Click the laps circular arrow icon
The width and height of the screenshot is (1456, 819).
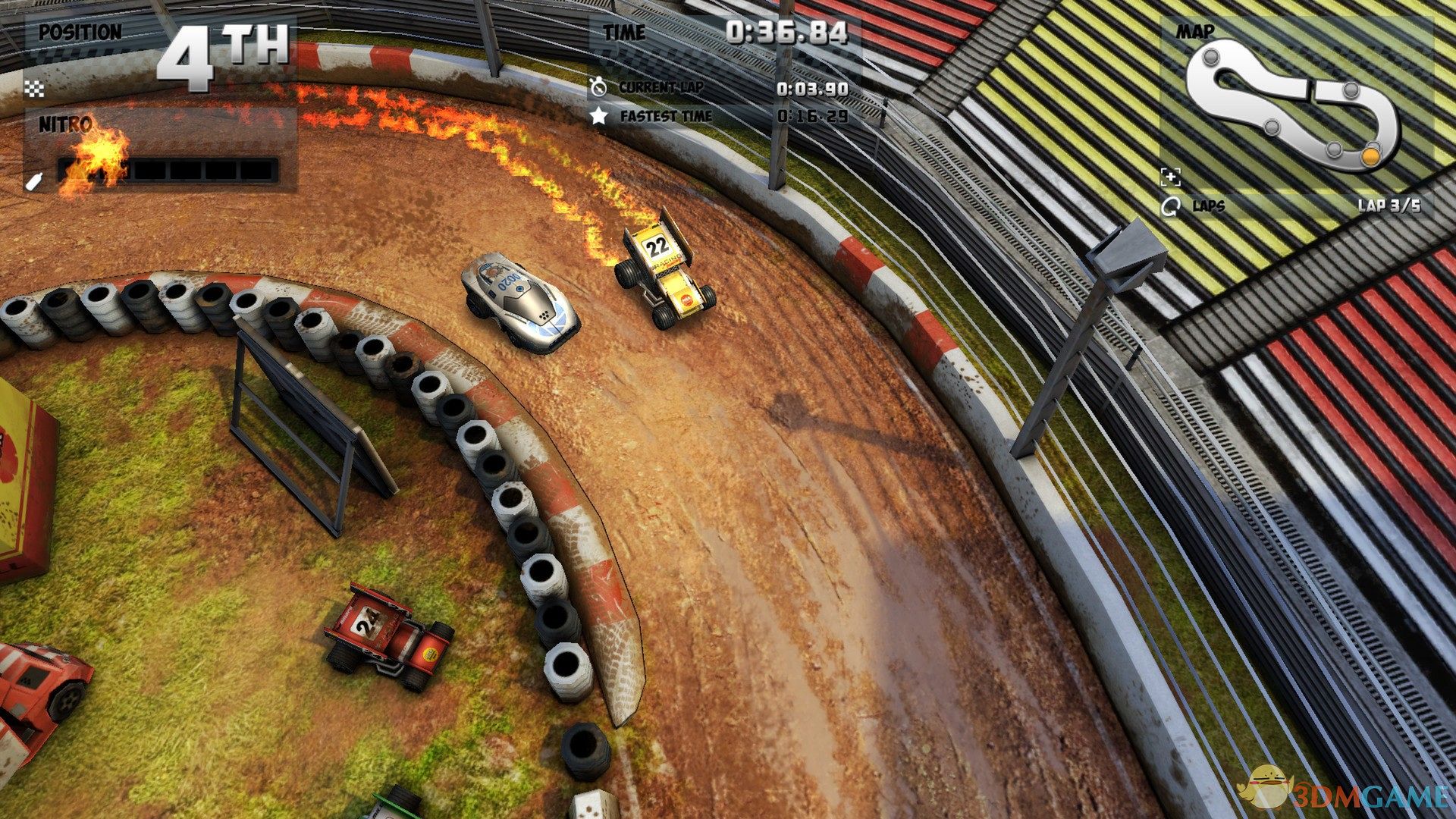coord(1170,206)
